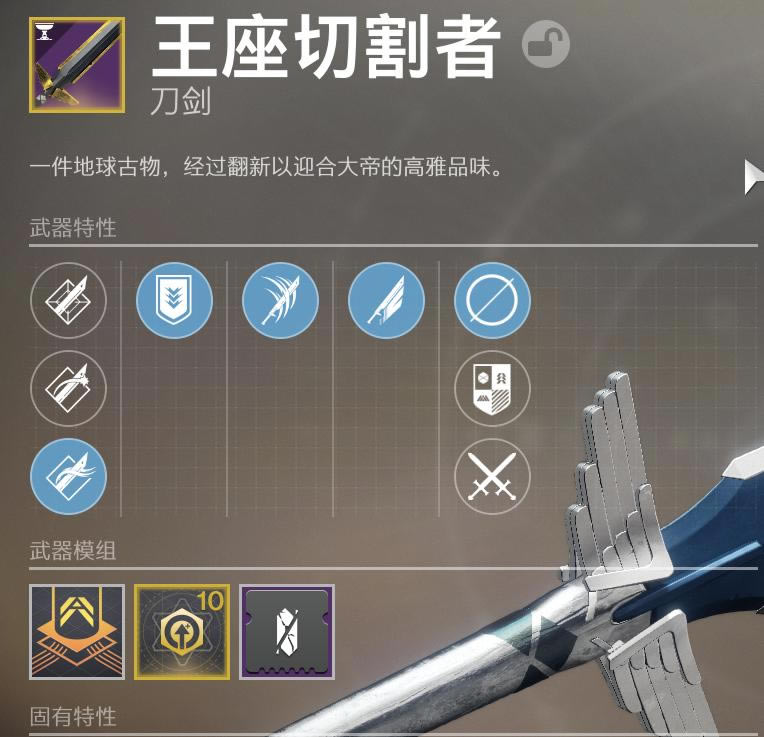Open the purple-bordered crossed-out shard slot
764x737 pixels.
pyautogui.click(x=287, y=632)
